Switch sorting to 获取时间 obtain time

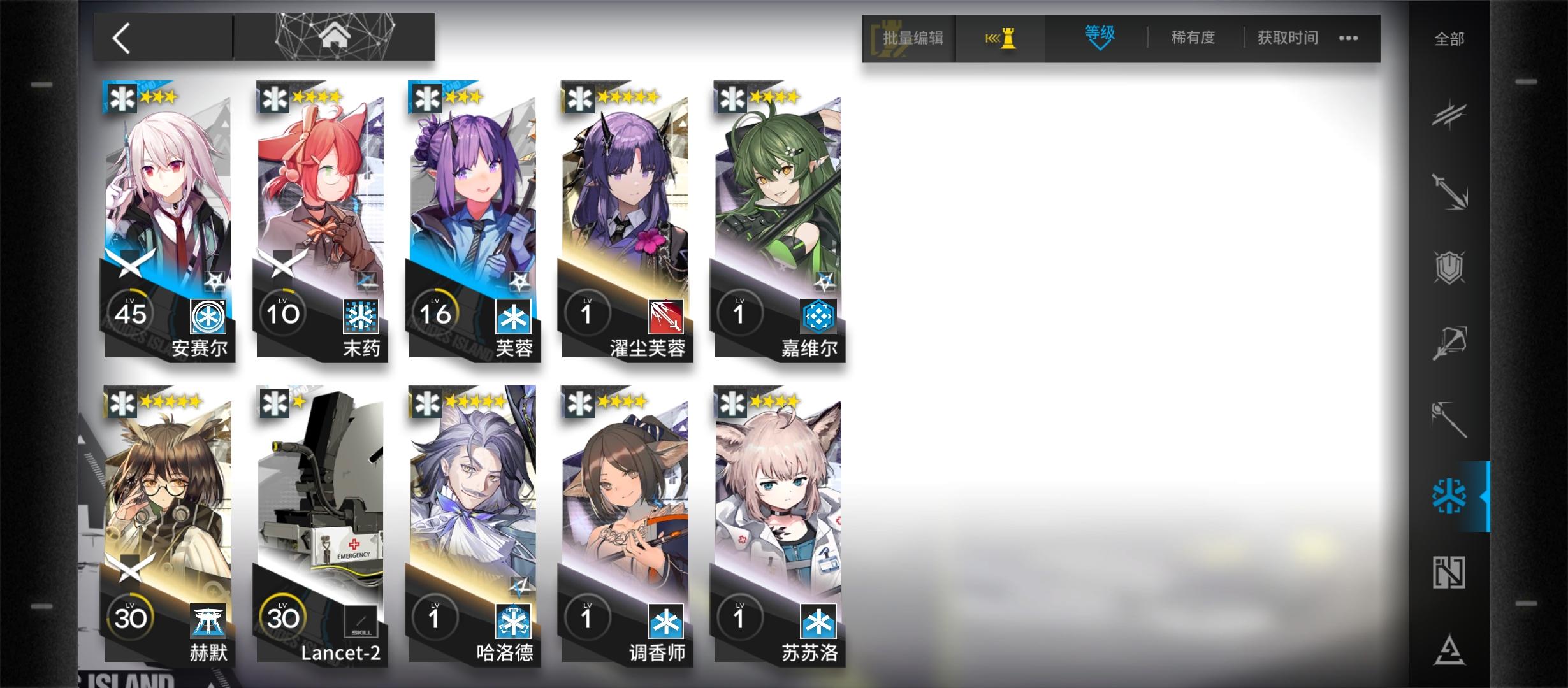1286,38
